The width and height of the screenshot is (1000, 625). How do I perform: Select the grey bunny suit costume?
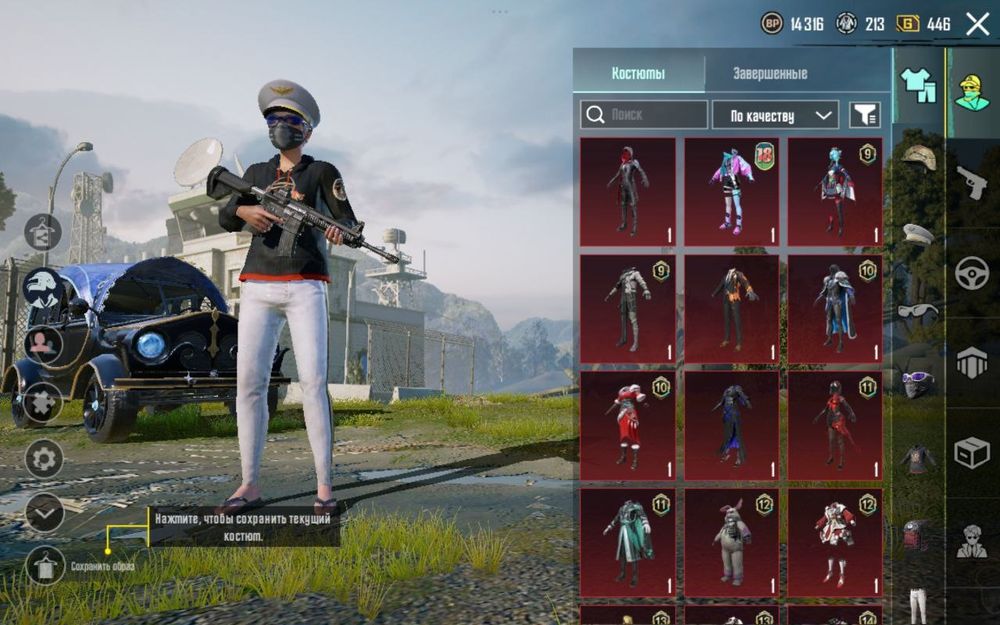(732, 543)
